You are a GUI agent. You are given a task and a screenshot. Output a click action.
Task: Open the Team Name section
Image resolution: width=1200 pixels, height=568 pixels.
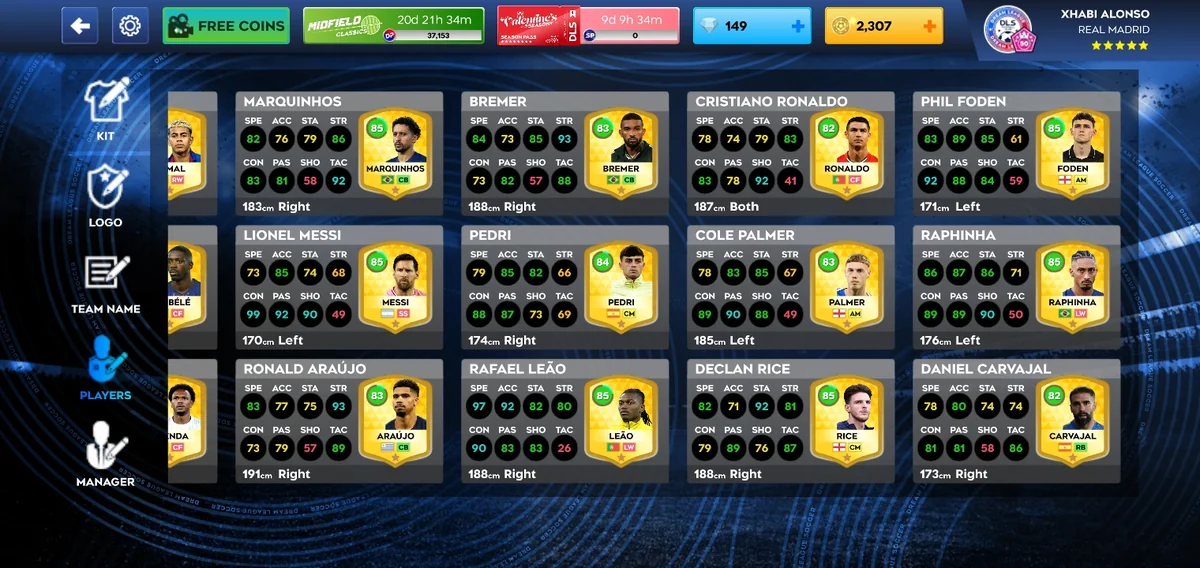coord(105,284)
